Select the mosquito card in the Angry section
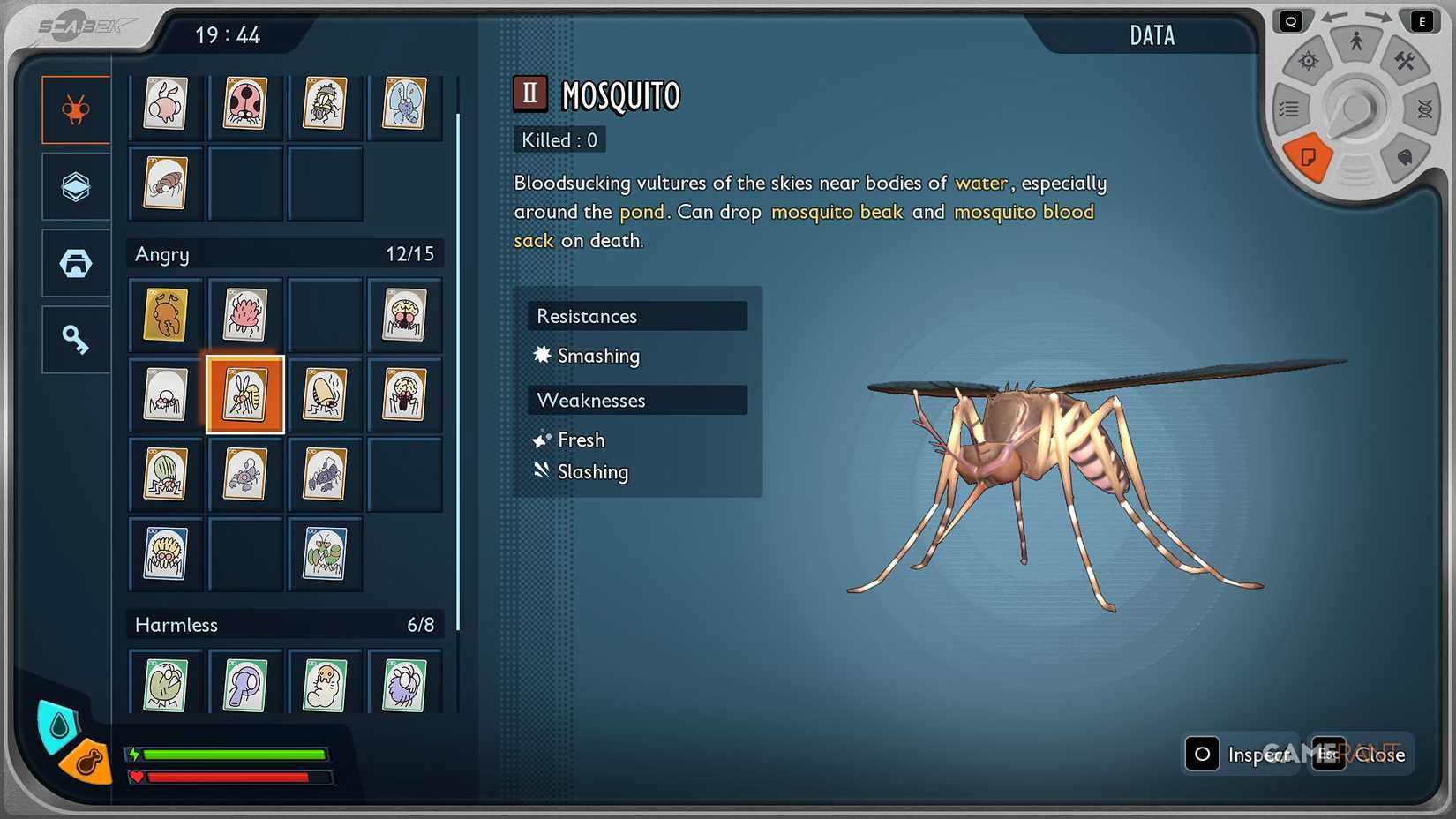 [x=244, y=395]
